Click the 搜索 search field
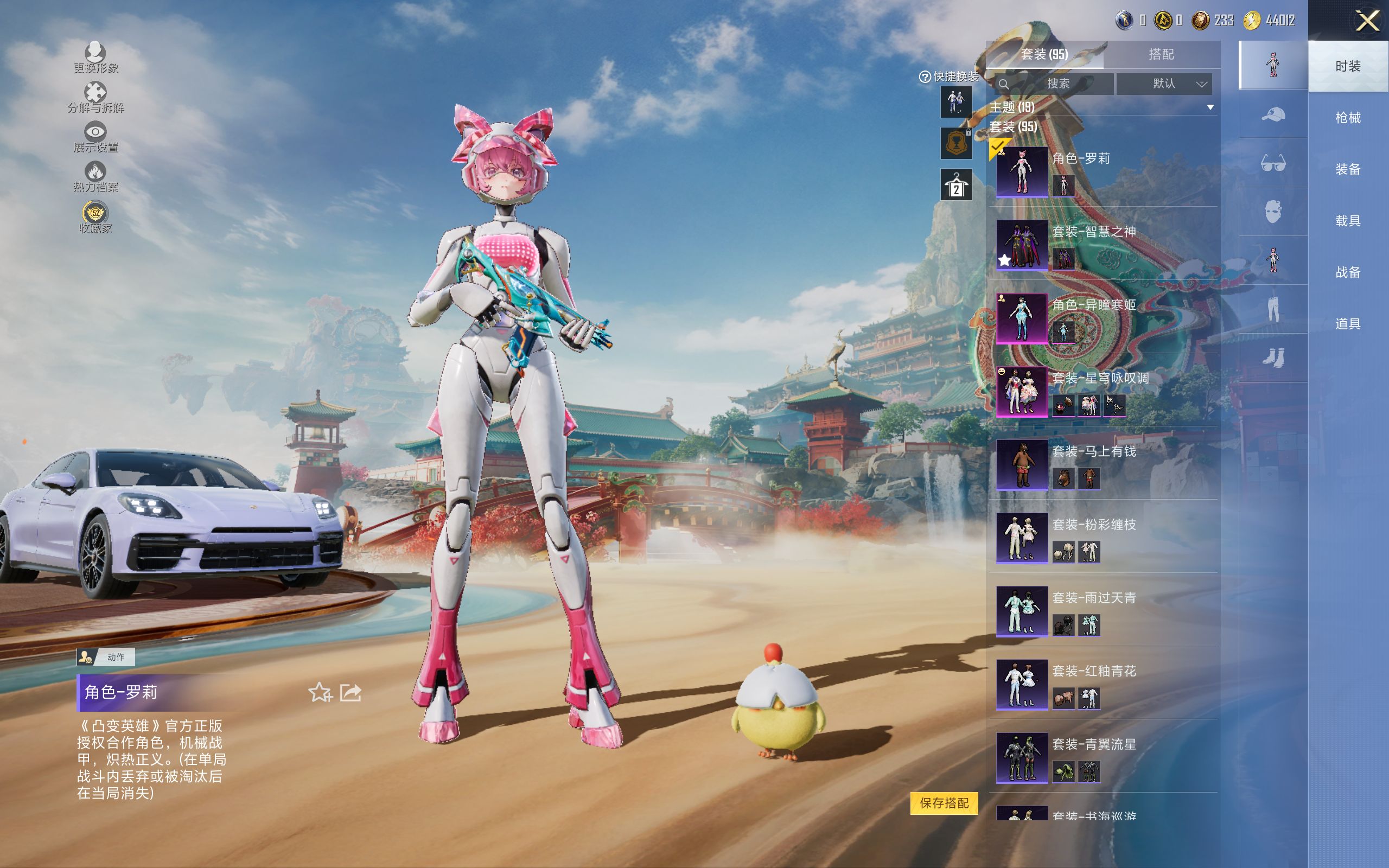 click(1055, 84)
